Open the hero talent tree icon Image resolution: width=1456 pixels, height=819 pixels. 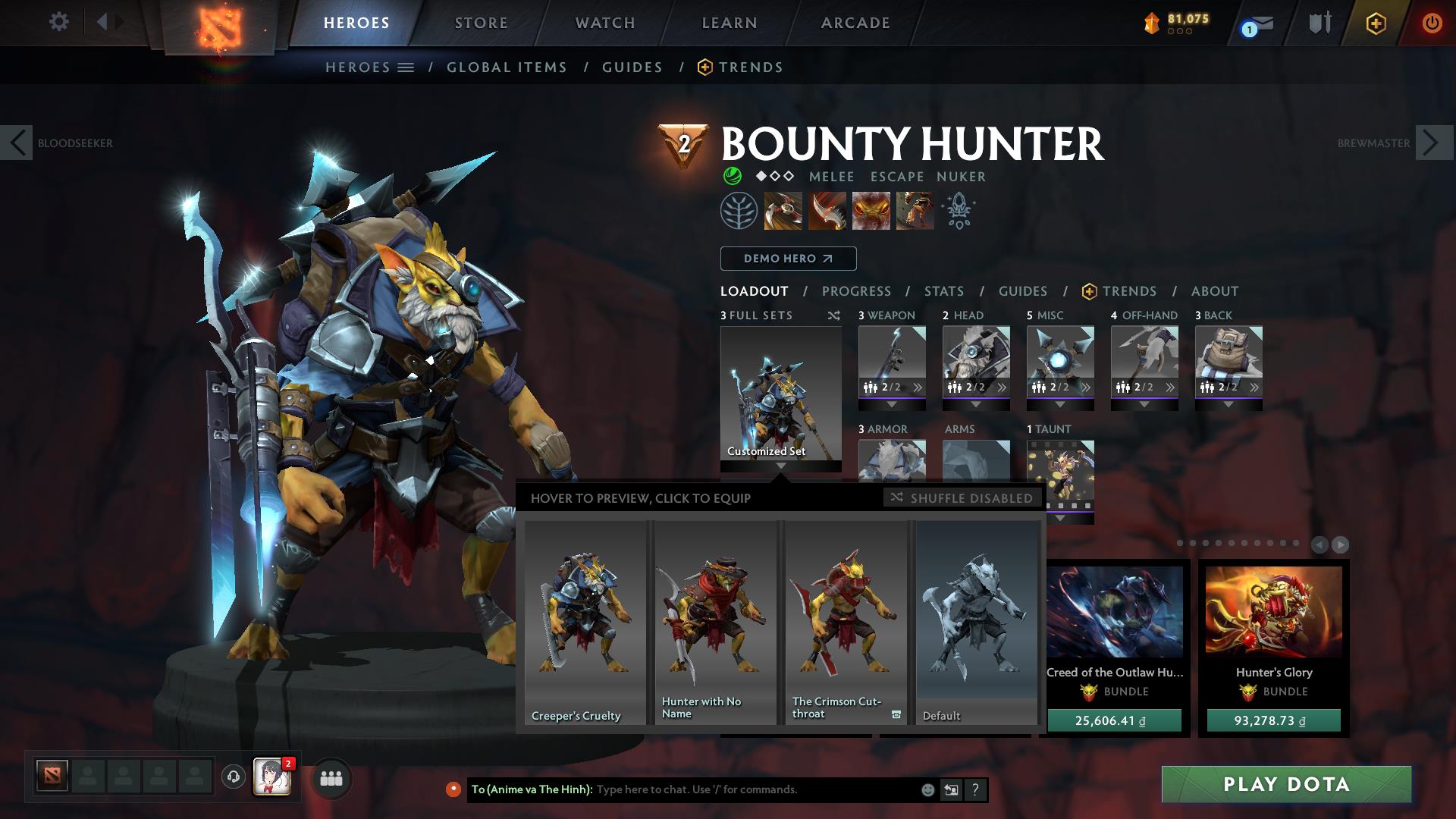click(739, 211)
